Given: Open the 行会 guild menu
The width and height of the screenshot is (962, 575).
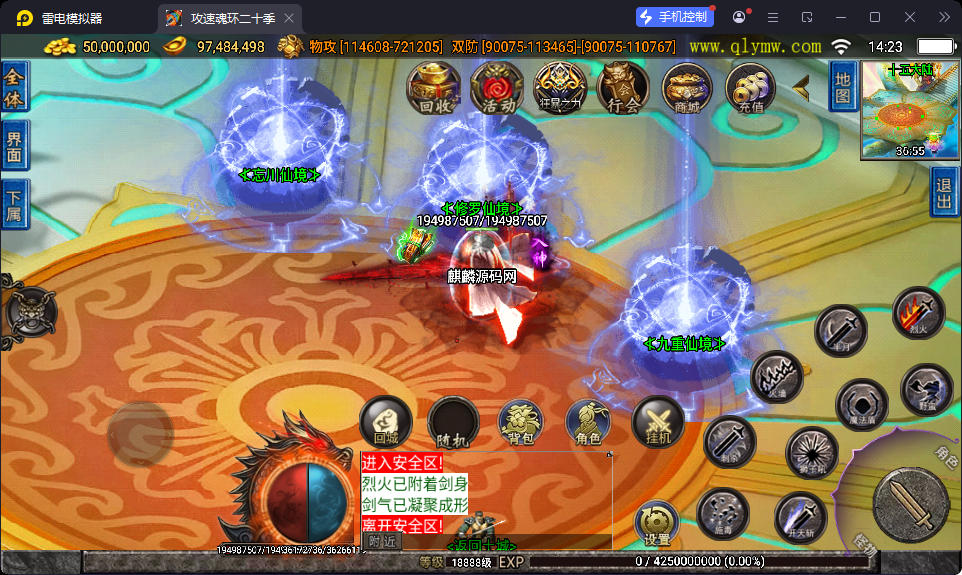Looking at the screenshot, I should 623,88.
